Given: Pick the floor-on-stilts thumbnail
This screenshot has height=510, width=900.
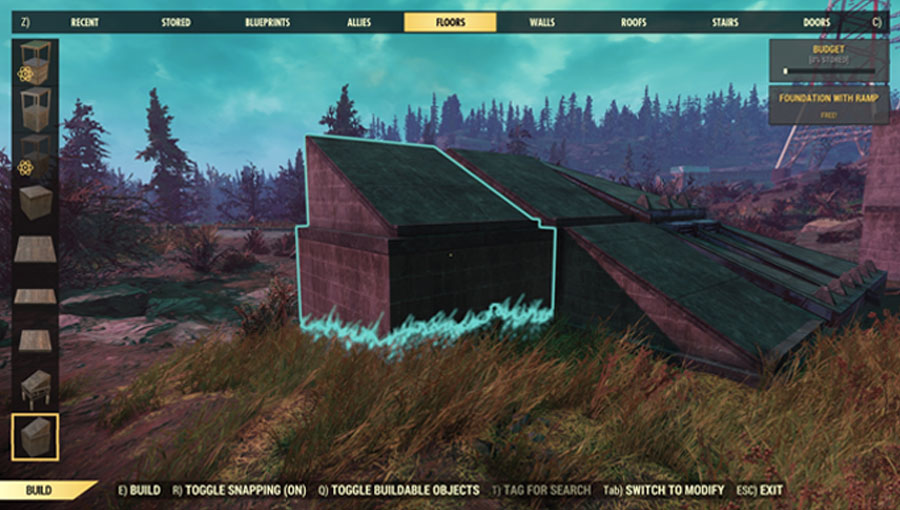Looking at the screenshot, I should [x=35, y=386].
